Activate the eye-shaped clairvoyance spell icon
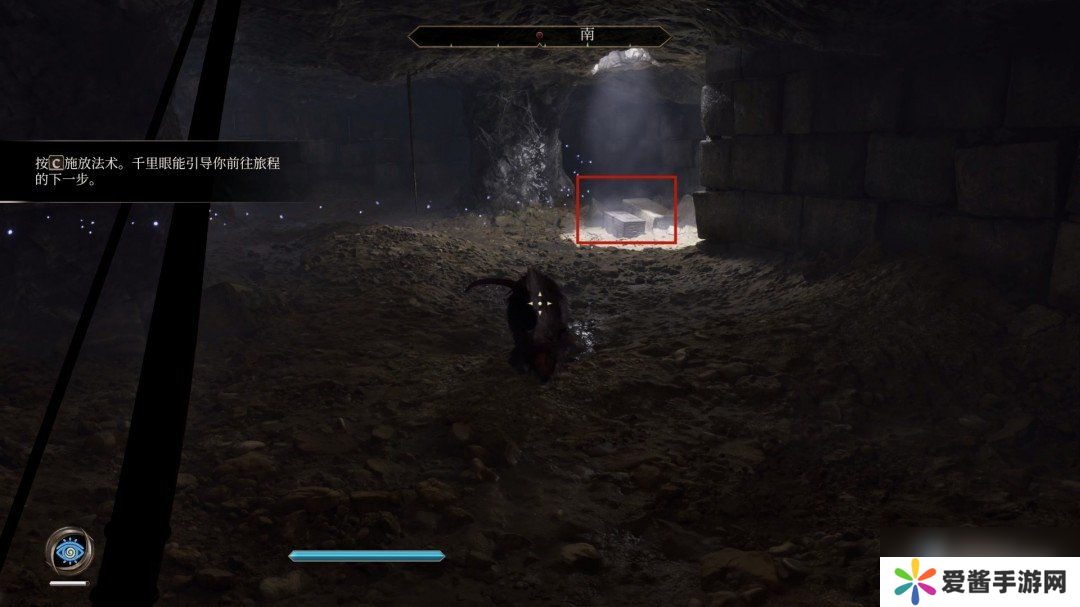The image size is (1080, 607). (x=70, y=550)
